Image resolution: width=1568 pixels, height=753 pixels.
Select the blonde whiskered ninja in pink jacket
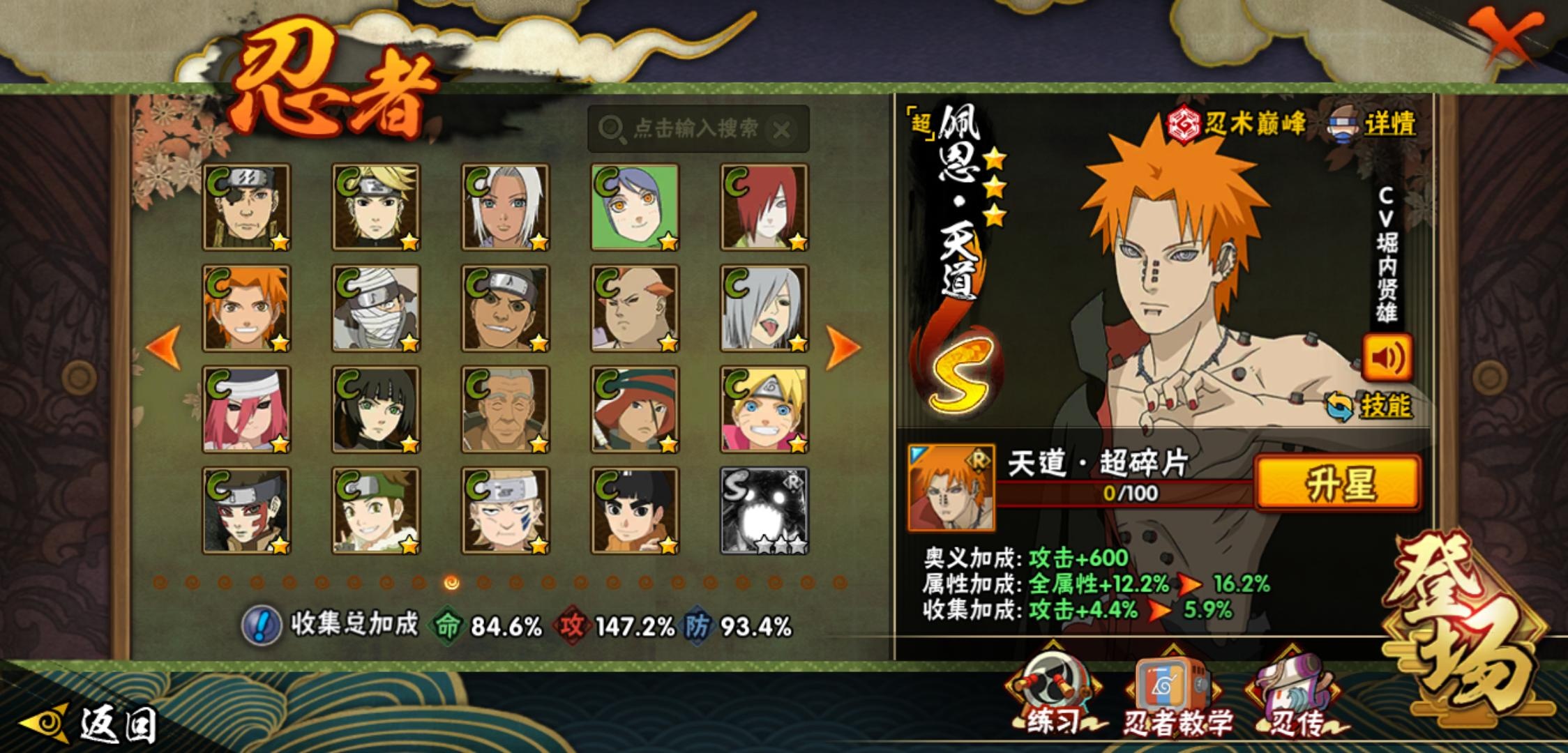click(764, 410)
